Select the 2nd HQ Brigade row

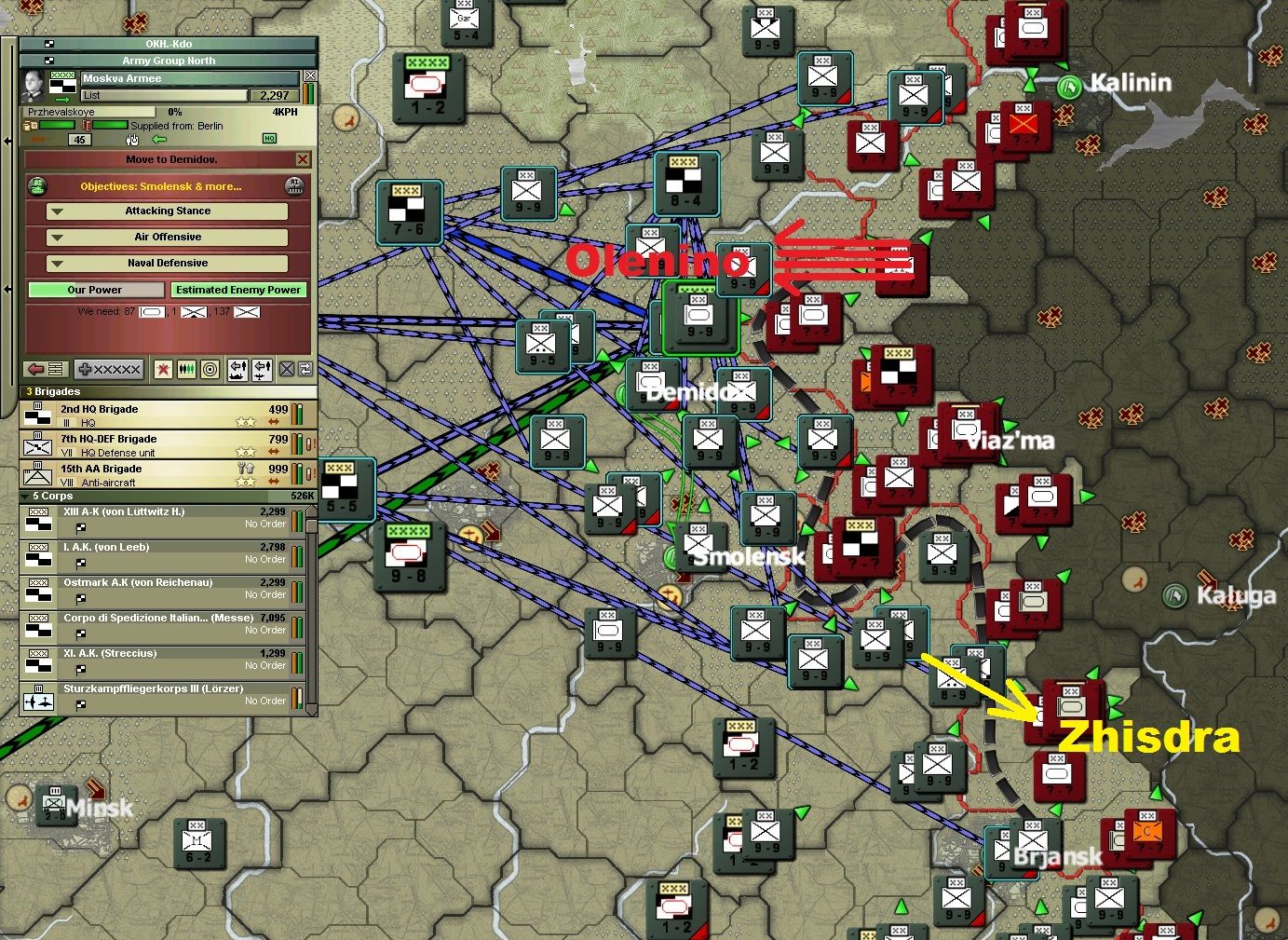click(x=158, y=416)
